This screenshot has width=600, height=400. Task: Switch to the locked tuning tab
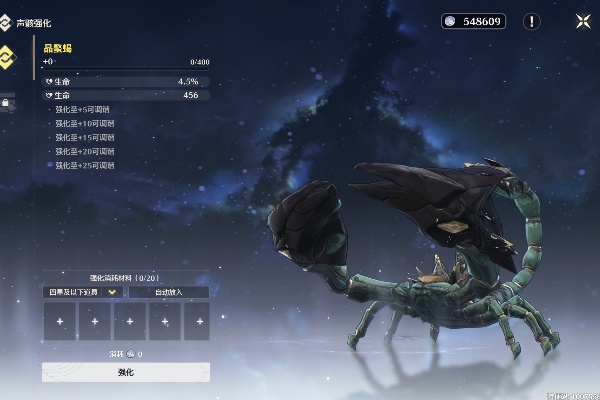click(x=6, y=102)
